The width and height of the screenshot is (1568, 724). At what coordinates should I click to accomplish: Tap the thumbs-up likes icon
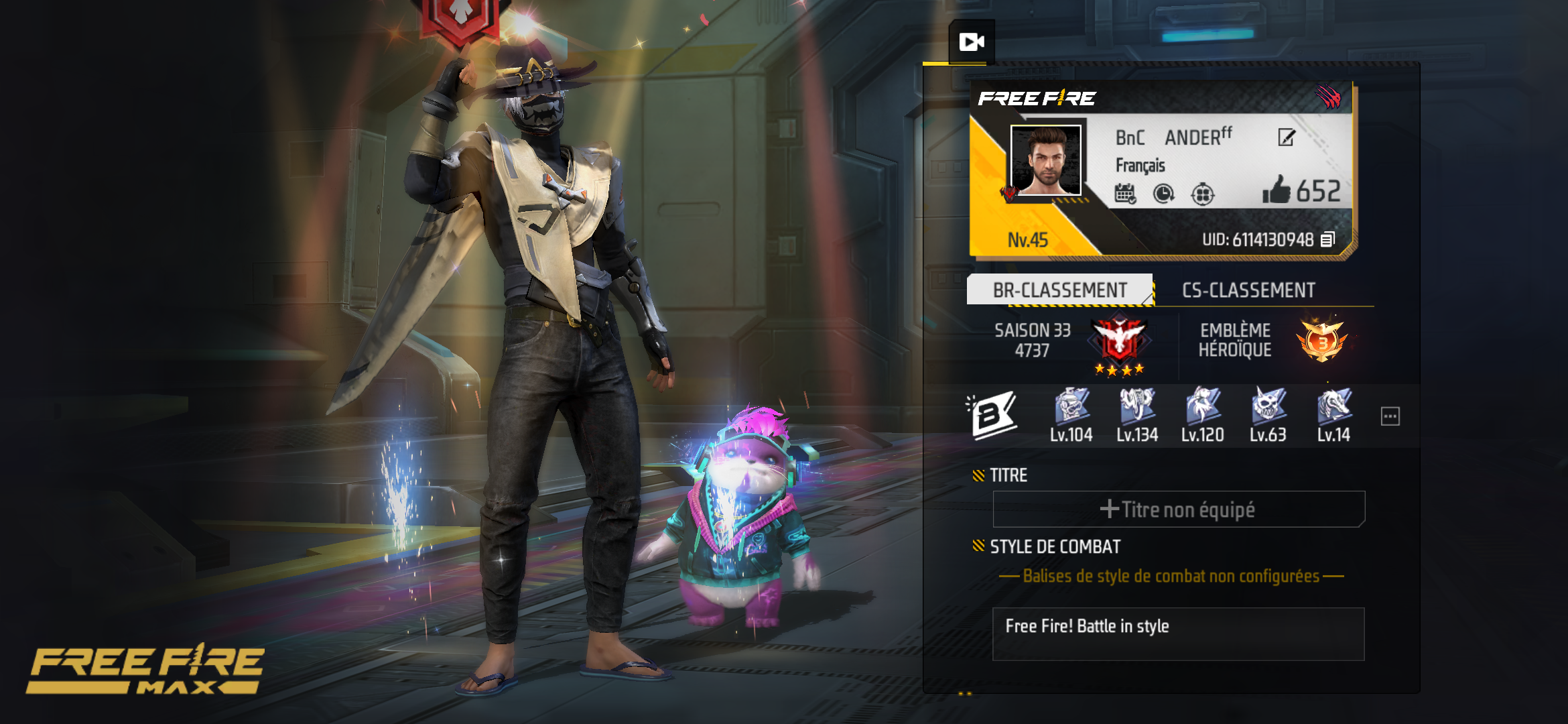pos(1276,190)
